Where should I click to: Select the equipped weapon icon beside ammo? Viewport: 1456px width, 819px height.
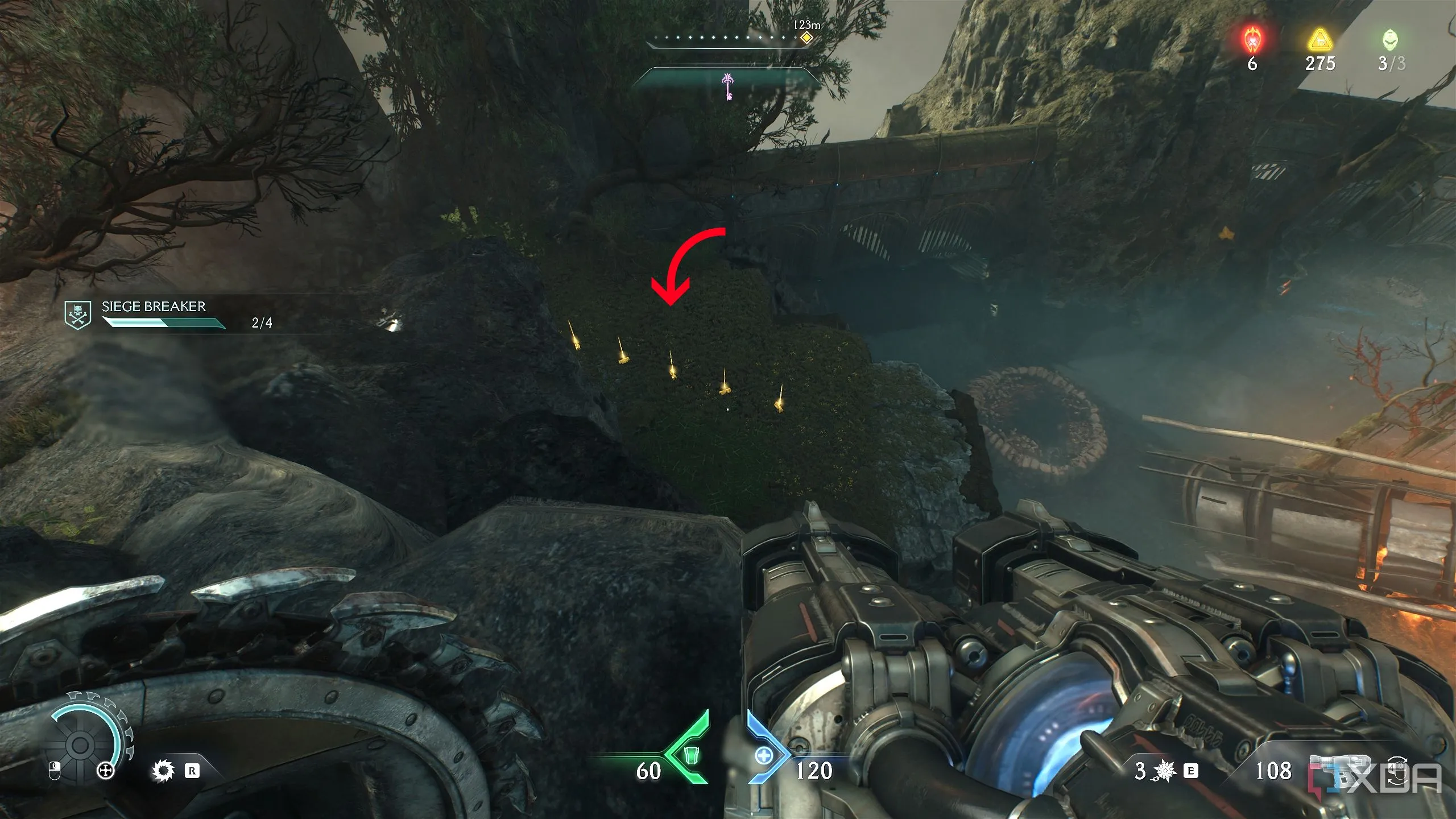coord(1337,771)
